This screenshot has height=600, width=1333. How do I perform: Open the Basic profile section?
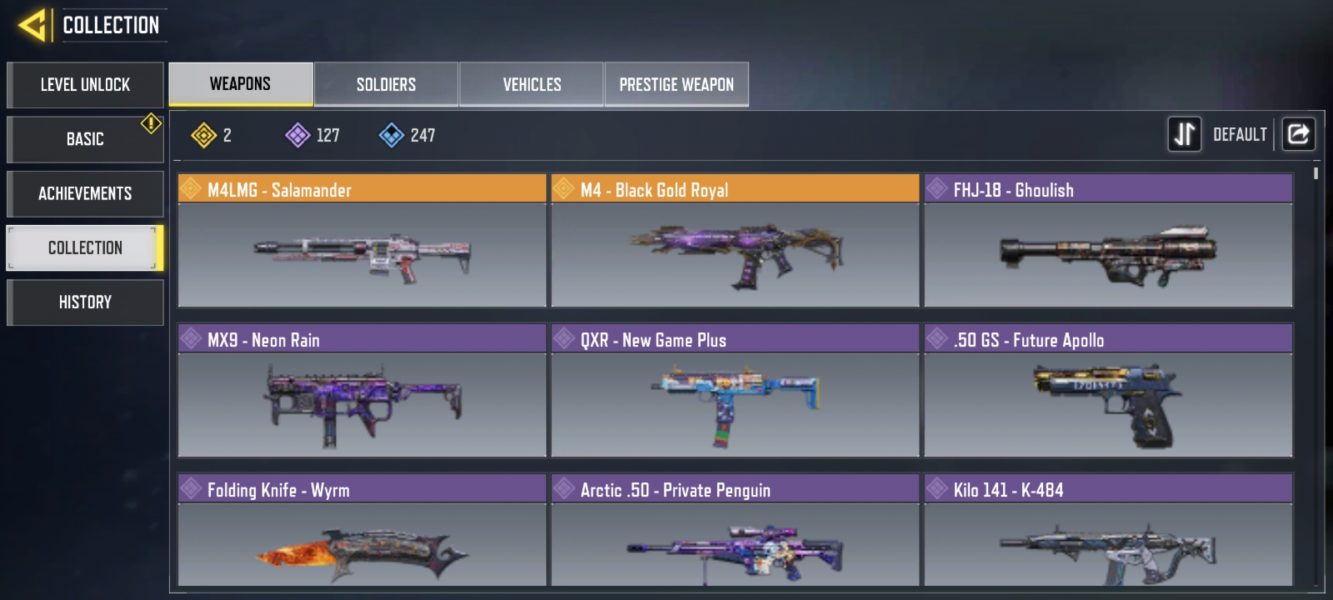pos(85,139)
